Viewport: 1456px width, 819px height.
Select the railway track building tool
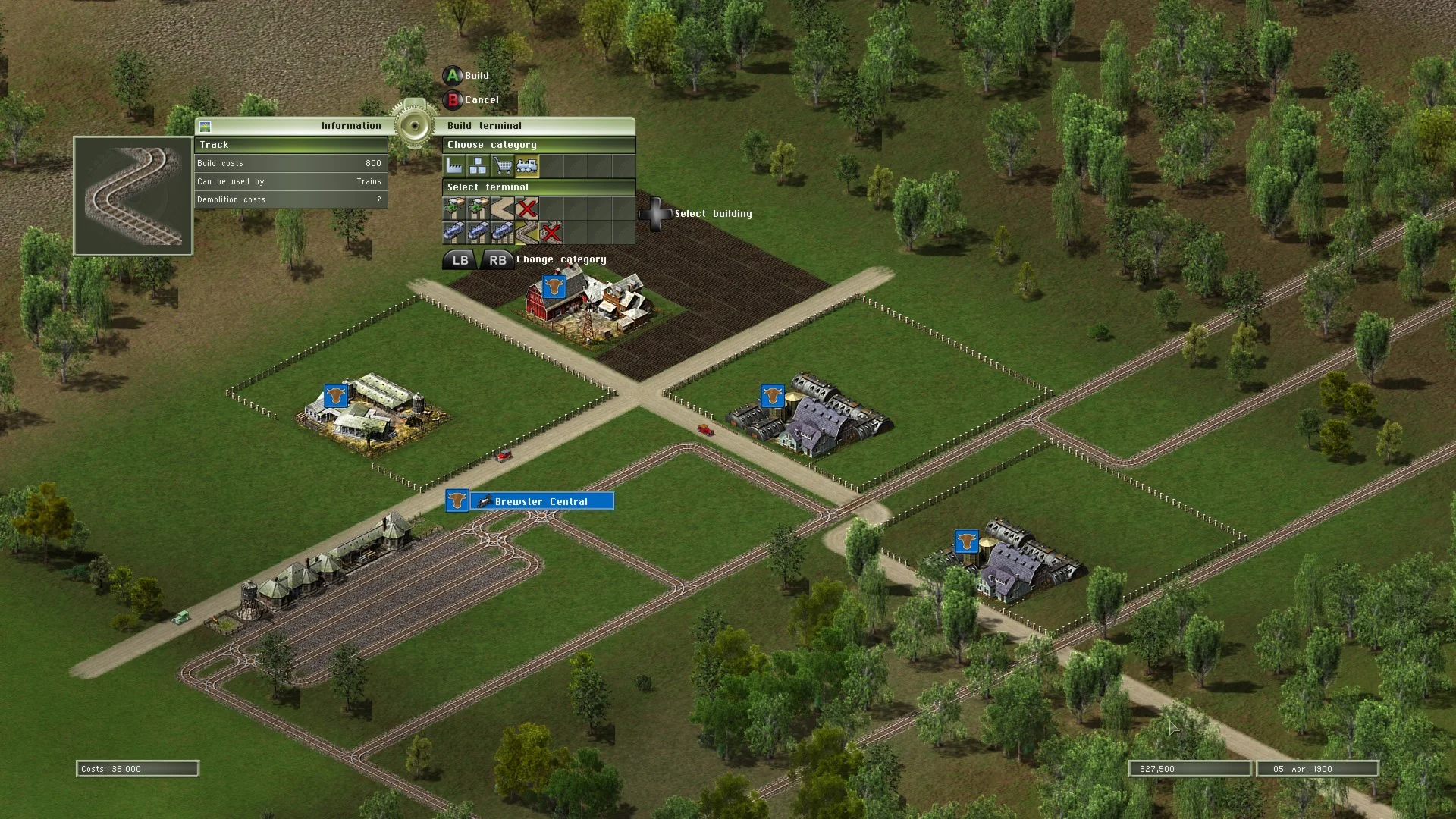(527, 232)
